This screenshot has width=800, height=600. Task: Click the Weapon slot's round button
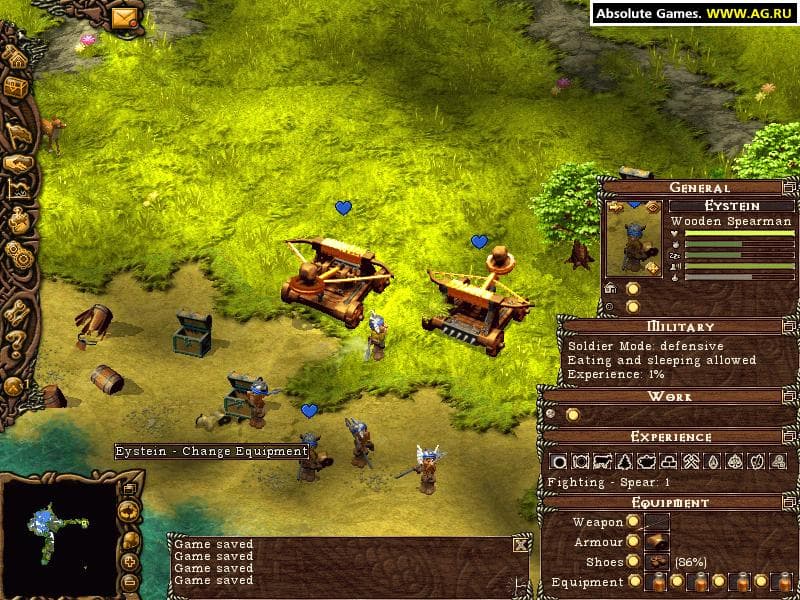(x=633, y=522)
